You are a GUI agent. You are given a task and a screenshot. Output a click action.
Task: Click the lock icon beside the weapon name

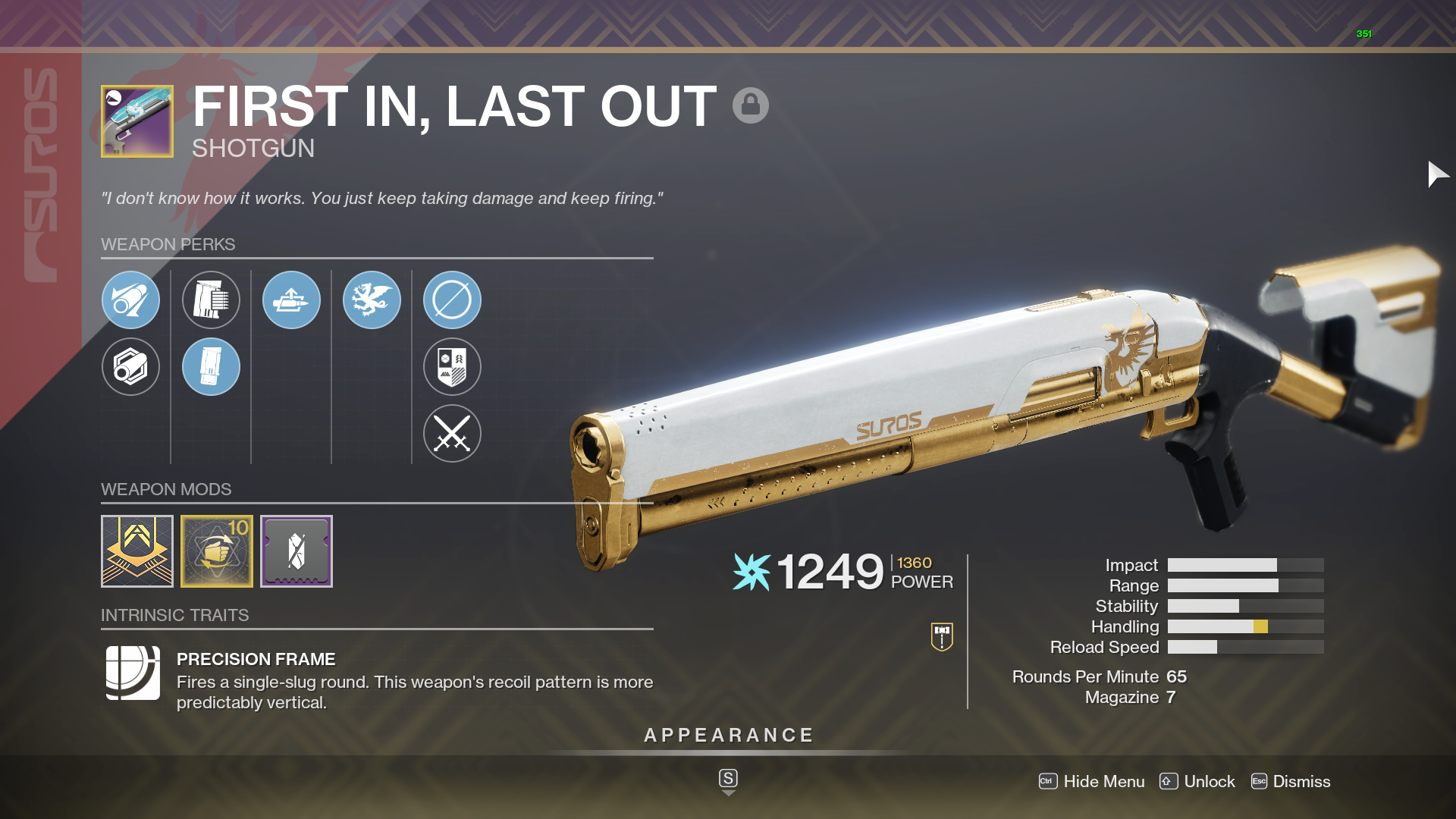(752, 105)
